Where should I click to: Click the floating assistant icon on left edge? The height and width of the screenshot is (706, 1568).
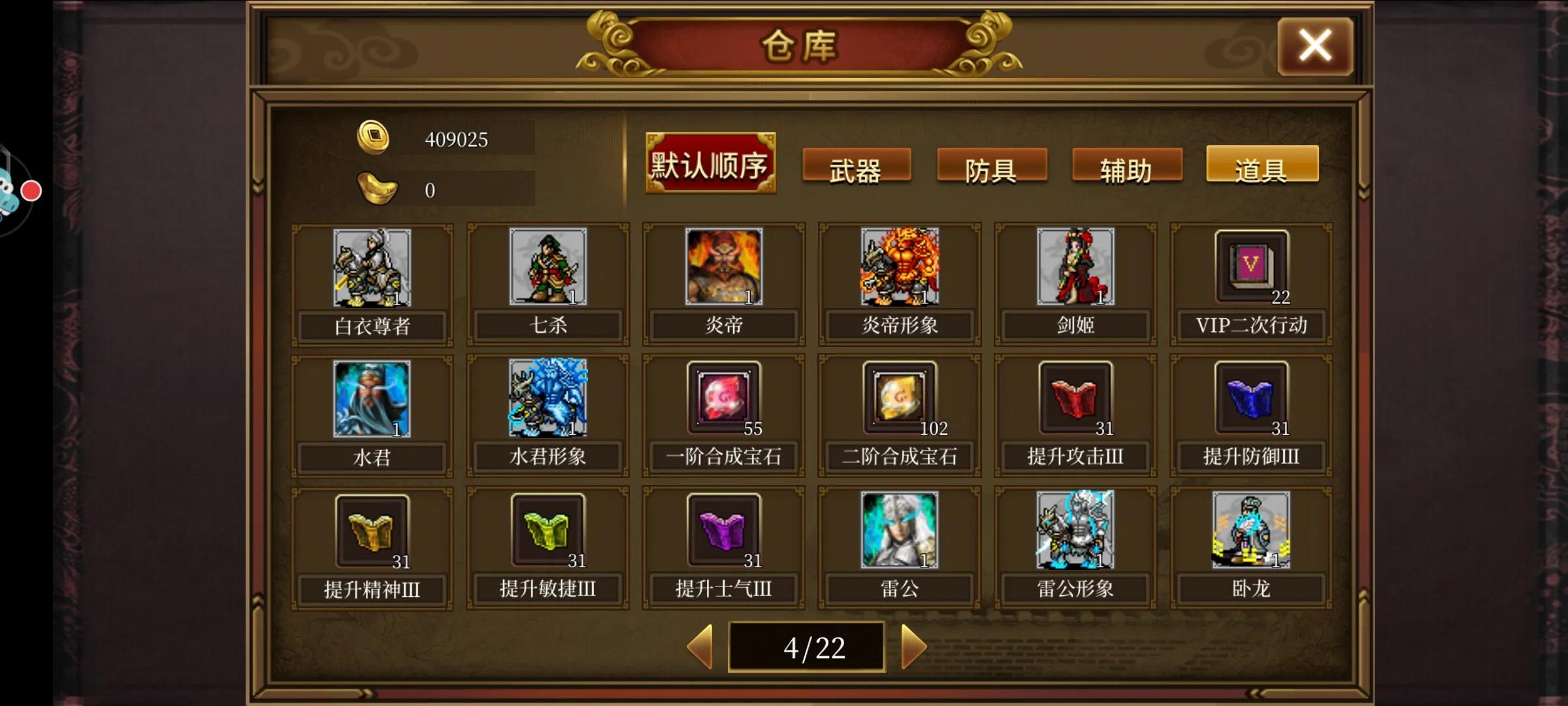[14, 190]
